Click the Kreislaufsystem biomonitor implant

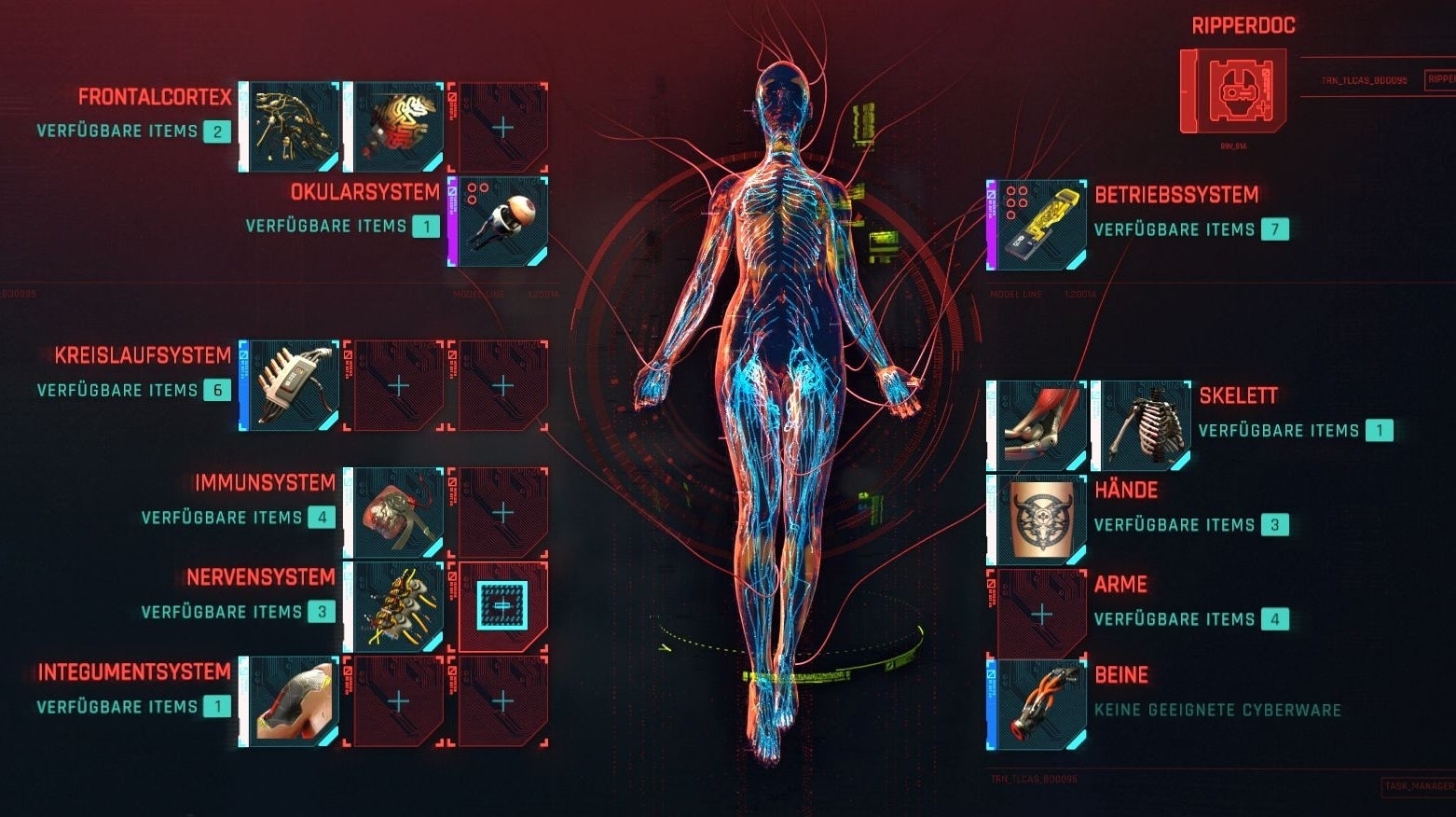tap(290, 381)
